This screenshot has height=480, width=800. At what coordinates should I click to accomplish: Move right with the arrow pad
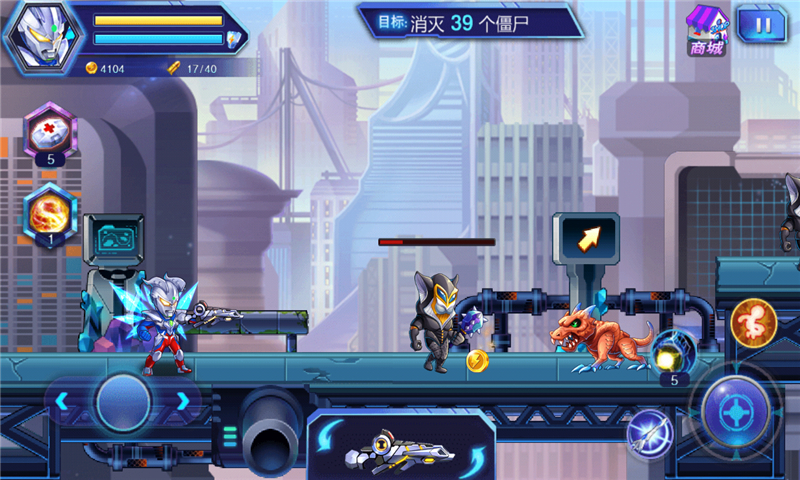tap(183, 401)
